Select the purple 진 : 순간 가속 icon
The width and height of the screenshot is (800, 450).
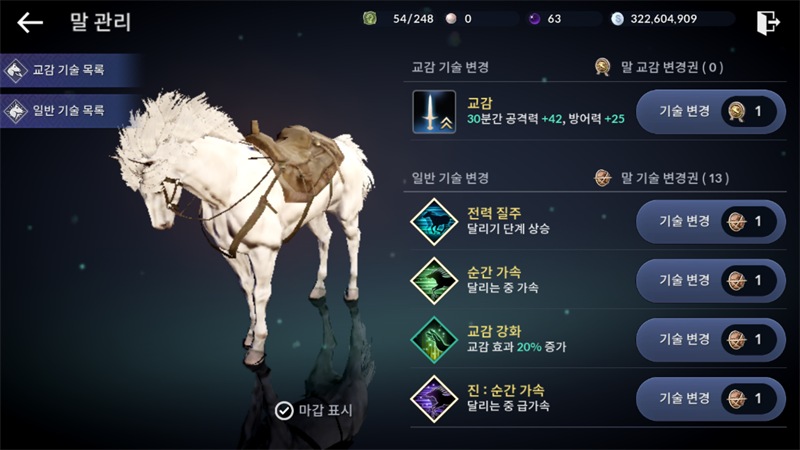coord(434,398)
